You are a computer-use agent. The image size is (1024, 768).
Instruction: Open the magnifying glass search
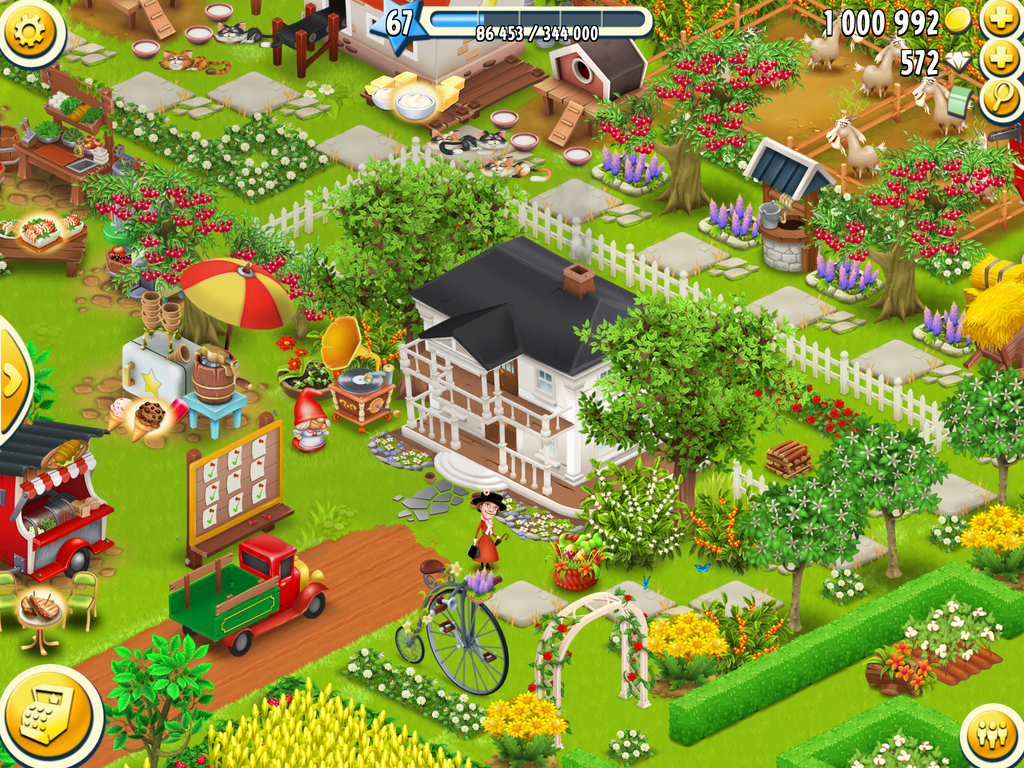999,98
